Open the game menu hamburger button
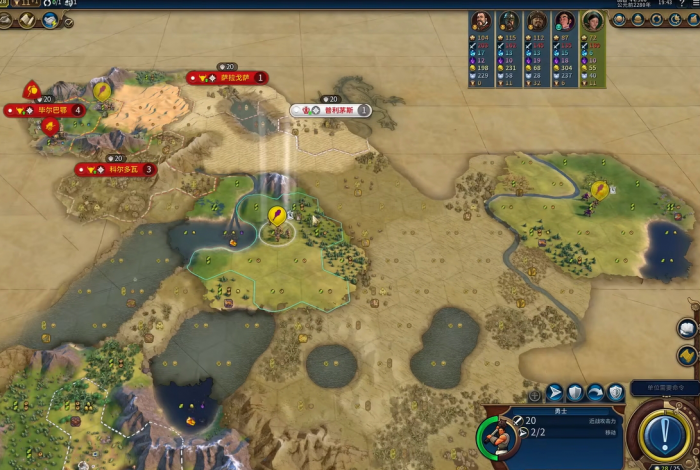700x470 pixels. pyautogui.click(x=690, y=4)
